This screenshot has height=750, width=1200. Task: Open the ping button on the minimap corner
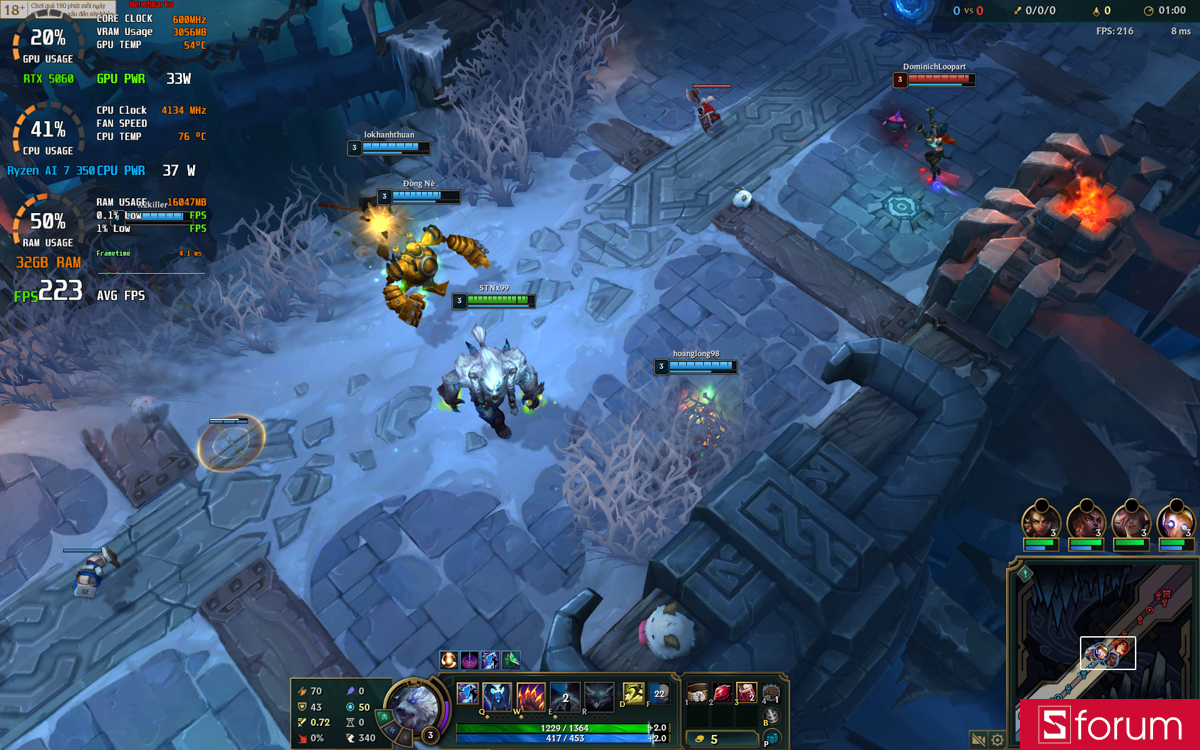coord(1025,574)
